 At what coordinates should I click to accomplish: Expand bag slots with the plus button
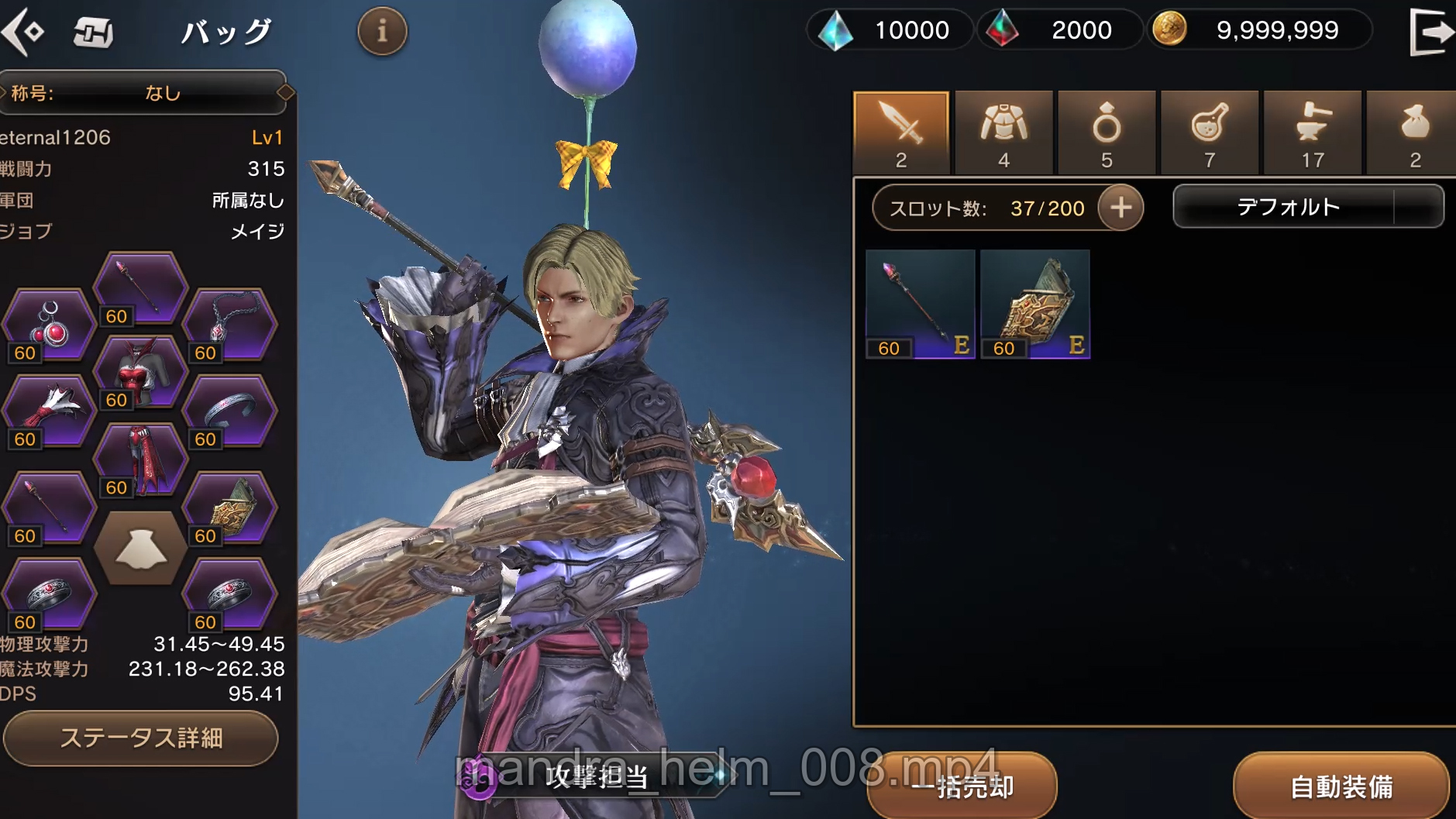pyautogui.click(x=1119, y=208)
